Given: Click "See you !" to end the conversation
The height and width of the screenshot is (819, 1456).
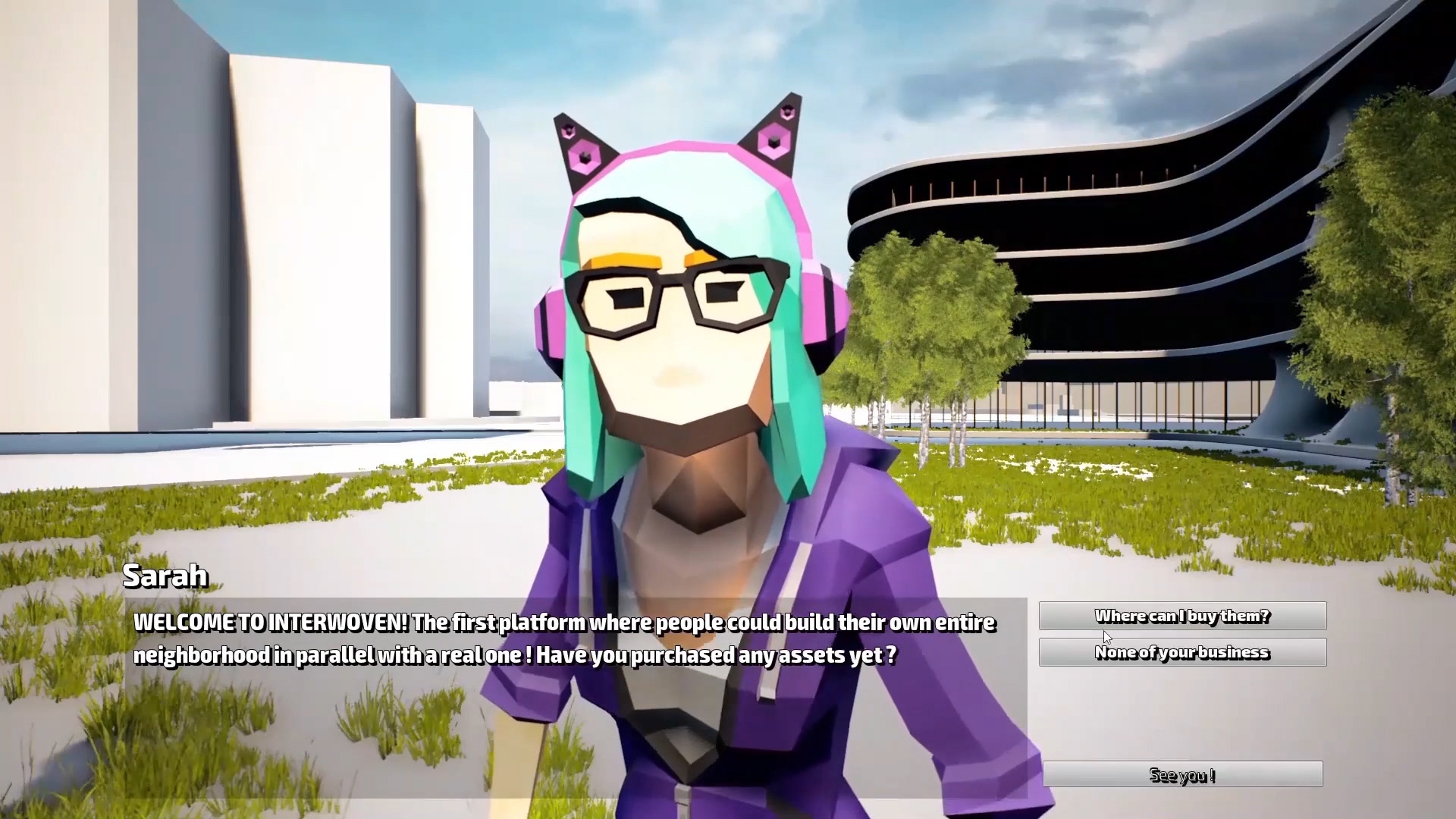Looking at the screenshot, I should (1183, 774).
